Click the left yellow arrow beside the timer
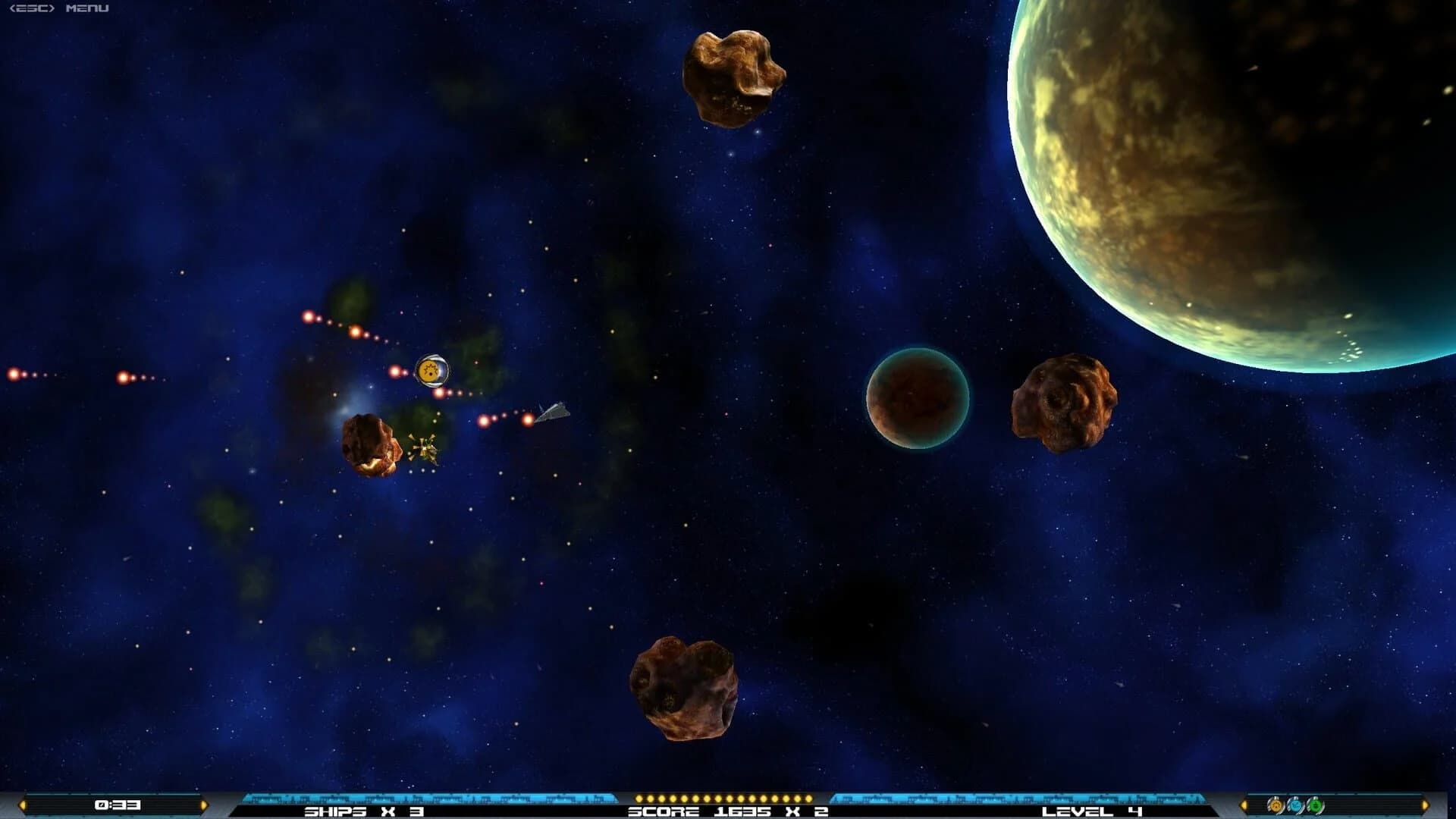 click(23, 805)
